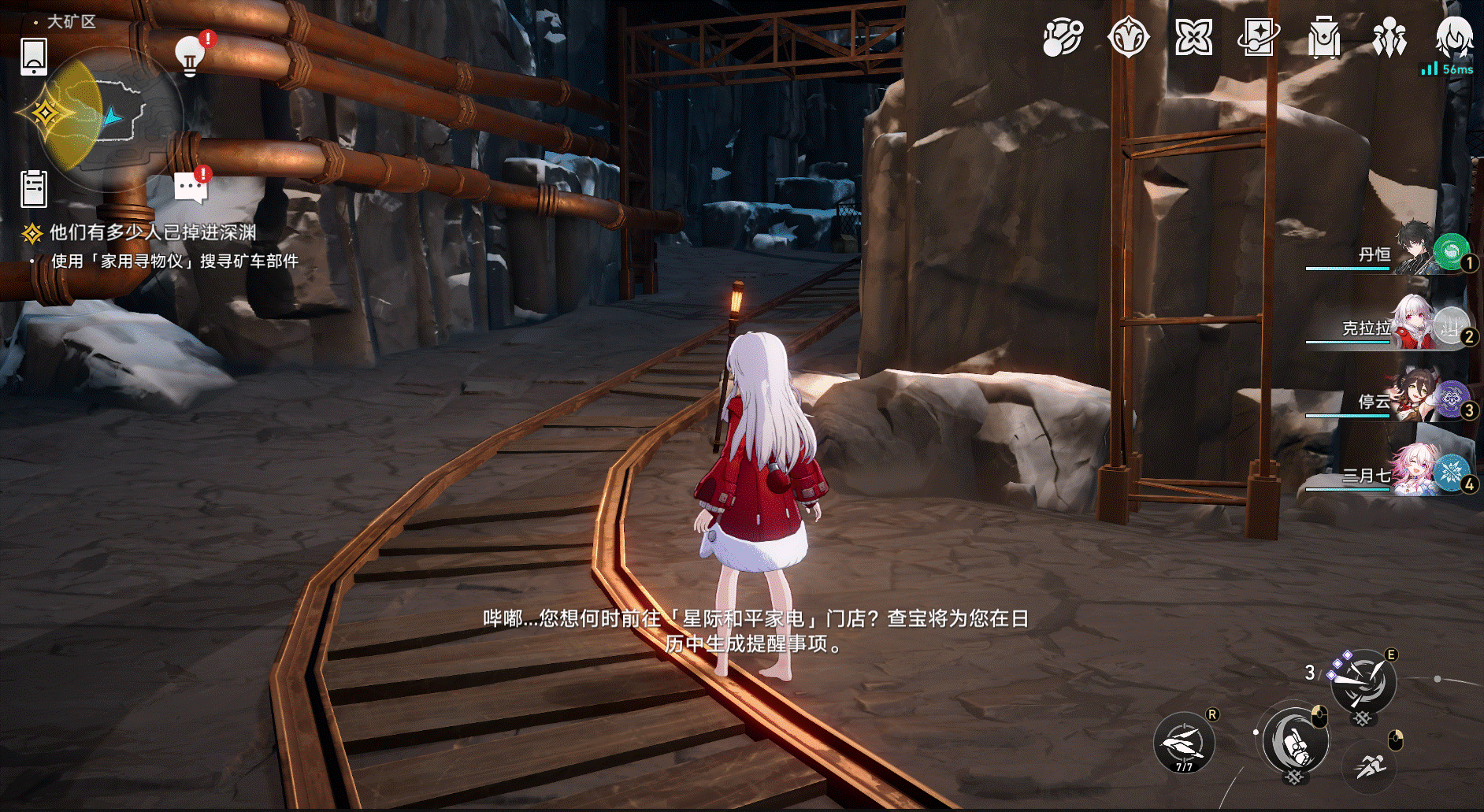Open the inventory suitcase icon
Viewport: 1484px width, 812px height.
coord(1324,37)
